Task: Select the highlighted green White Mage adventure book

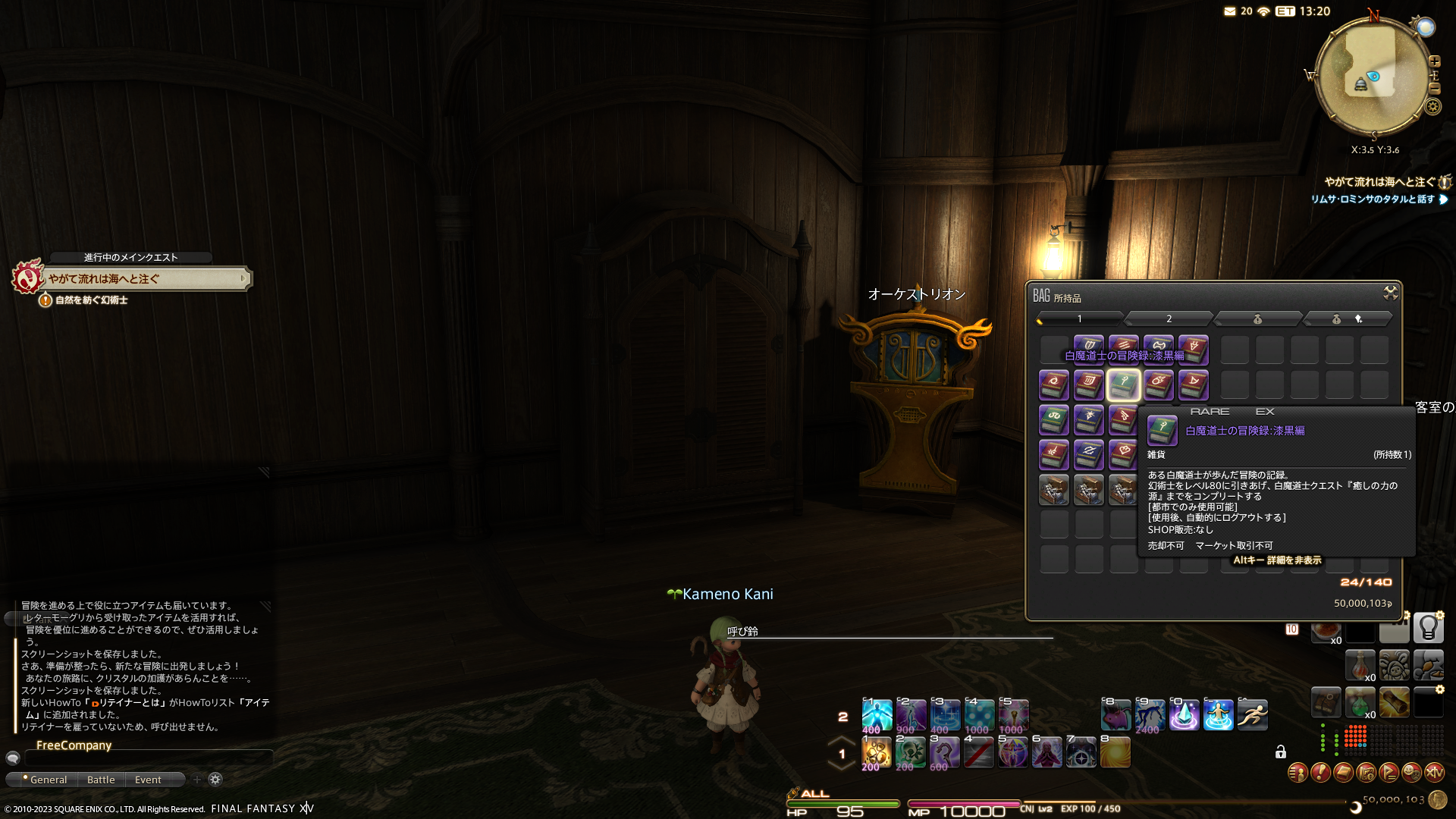Action: coord(1123,385)
